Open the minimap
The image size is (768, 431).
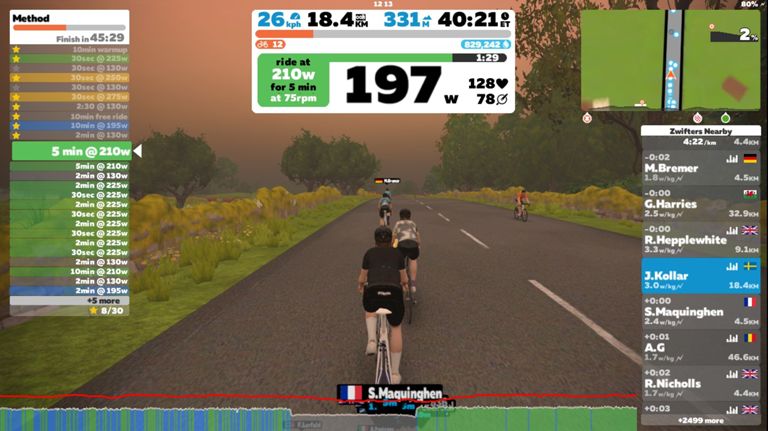pyautogui.click(x=670, y=60)
